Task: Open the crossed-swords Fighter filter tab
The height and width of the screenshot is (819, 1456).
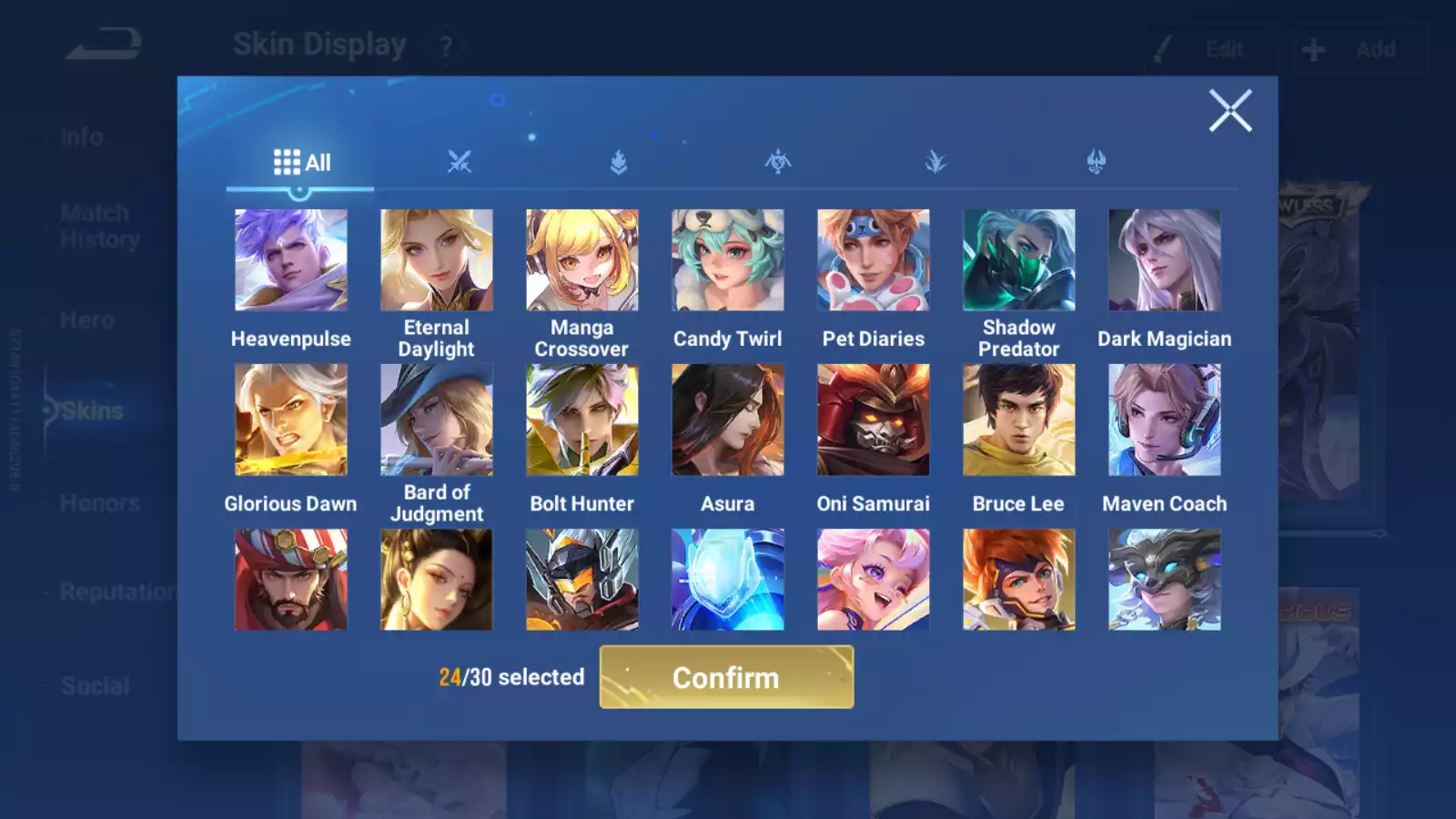Action: 460,161
